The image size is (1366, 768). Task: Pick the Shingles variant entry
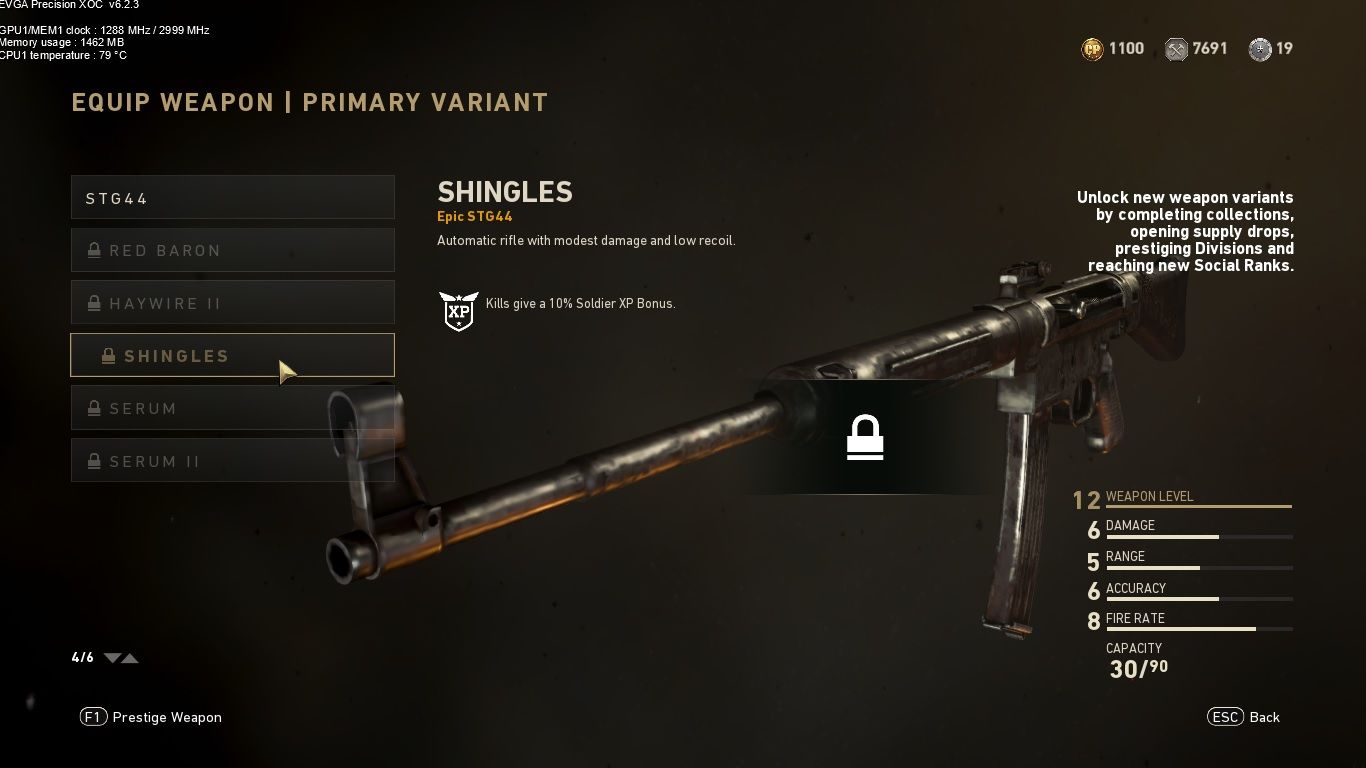pyautogui.click(x=232, y=356)
